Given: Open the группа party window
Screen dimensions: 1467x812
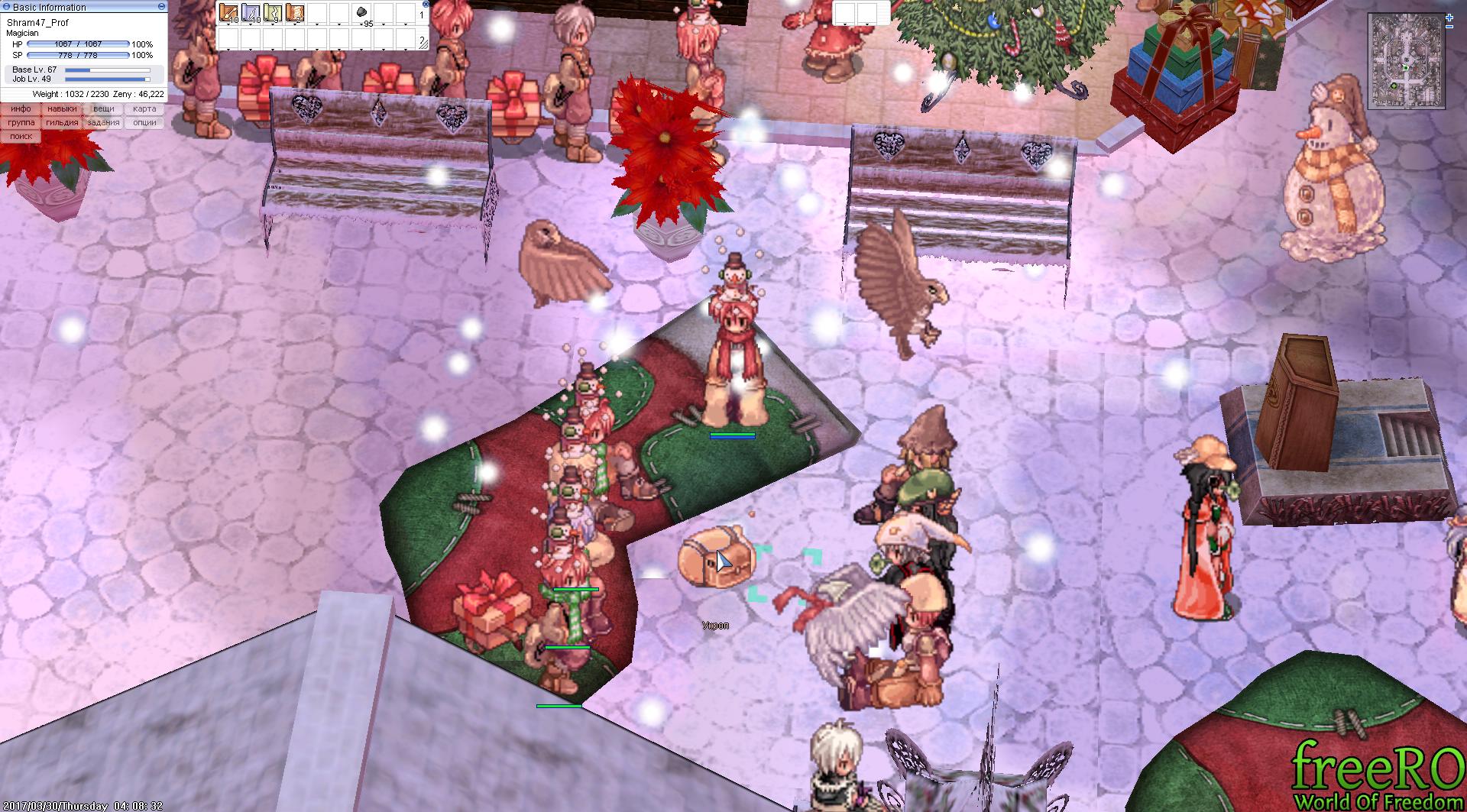Looking at the screenshot, I should [x=21, y=123].
